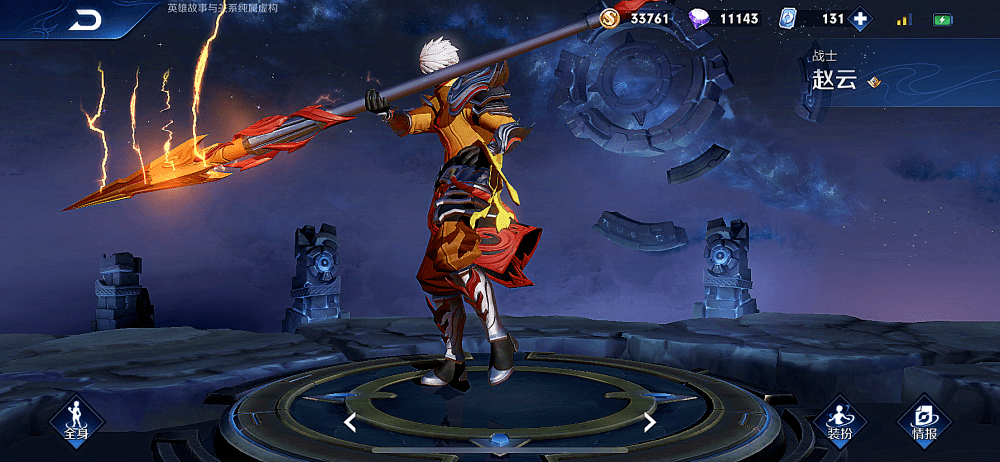Add more tickets with the plus button
The image size is (1000, 462).
click(860, 19)
